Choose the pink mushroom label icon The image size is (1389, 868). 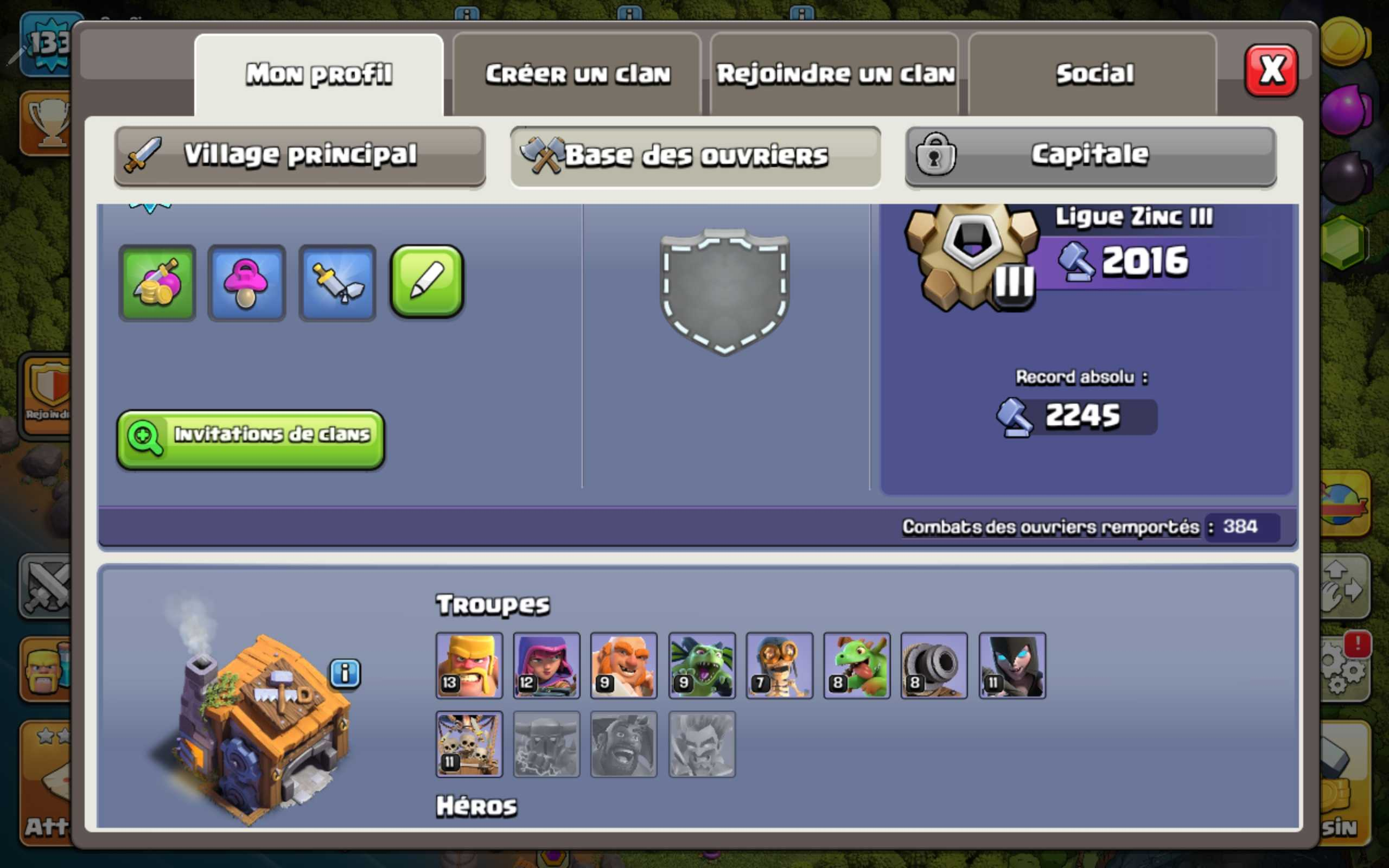tap(247, 283)
